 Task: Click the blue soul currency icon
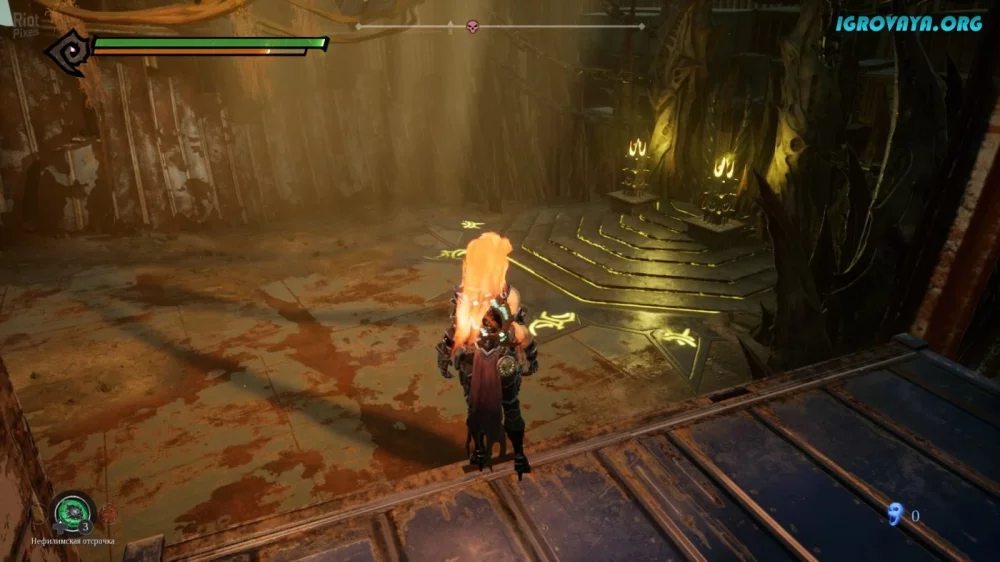894,515
